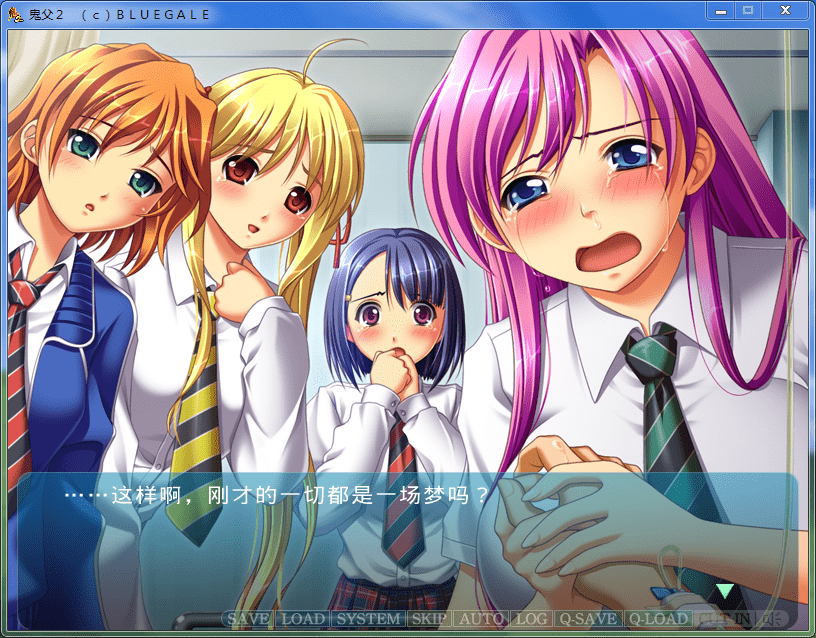Image resolution: width=816 pixels, height=638 pixels.
Task: Activate SKIP to fast-forward text
Action: (x=429, y=619)
